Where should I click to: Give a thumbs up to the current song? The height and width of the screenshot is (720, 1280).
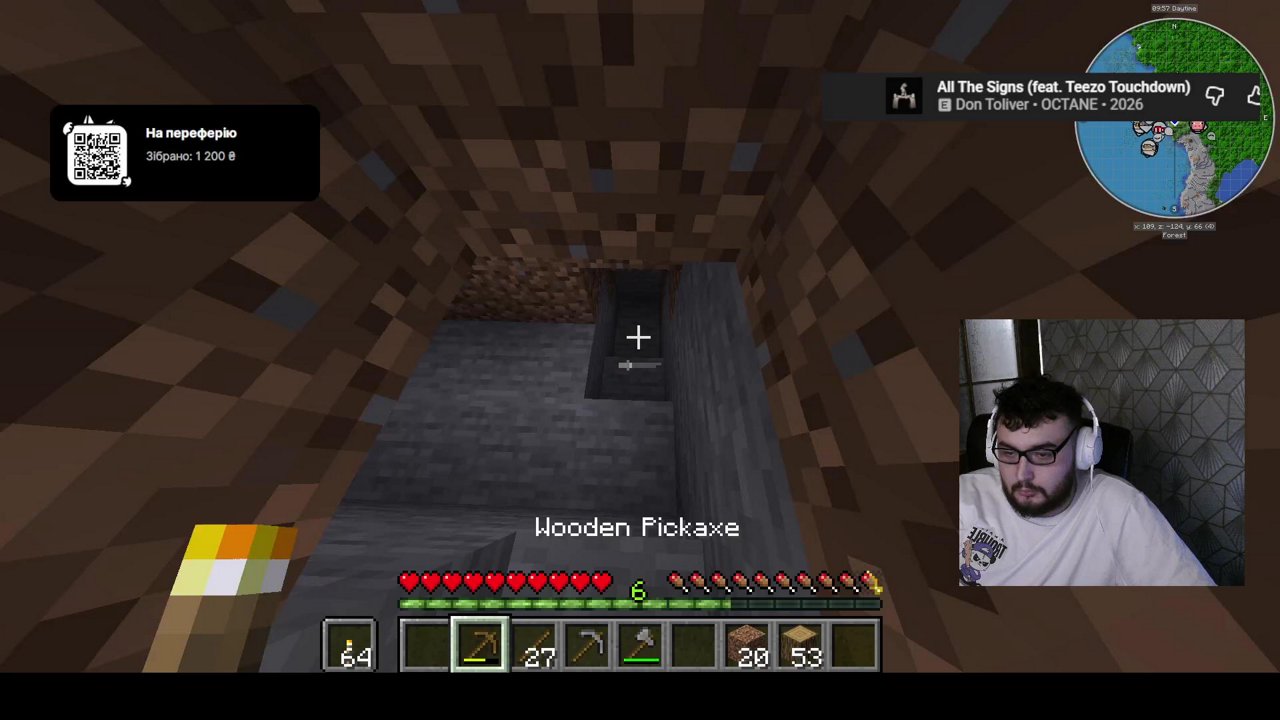(1254, 96)
